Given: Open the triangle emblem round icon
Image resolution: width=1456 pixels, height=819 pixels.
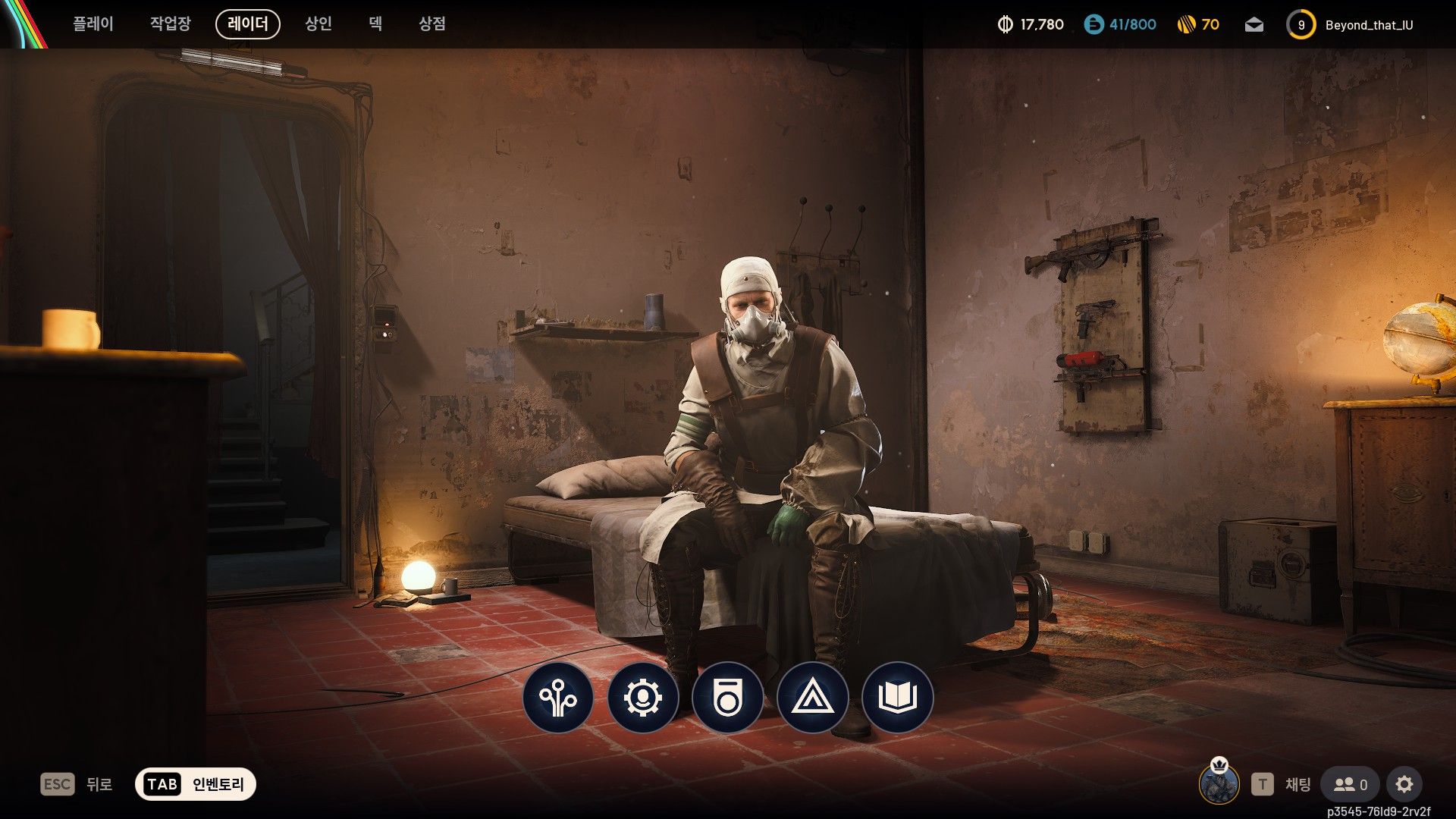Looking at the screenshot, I should [x=813, y=698].
